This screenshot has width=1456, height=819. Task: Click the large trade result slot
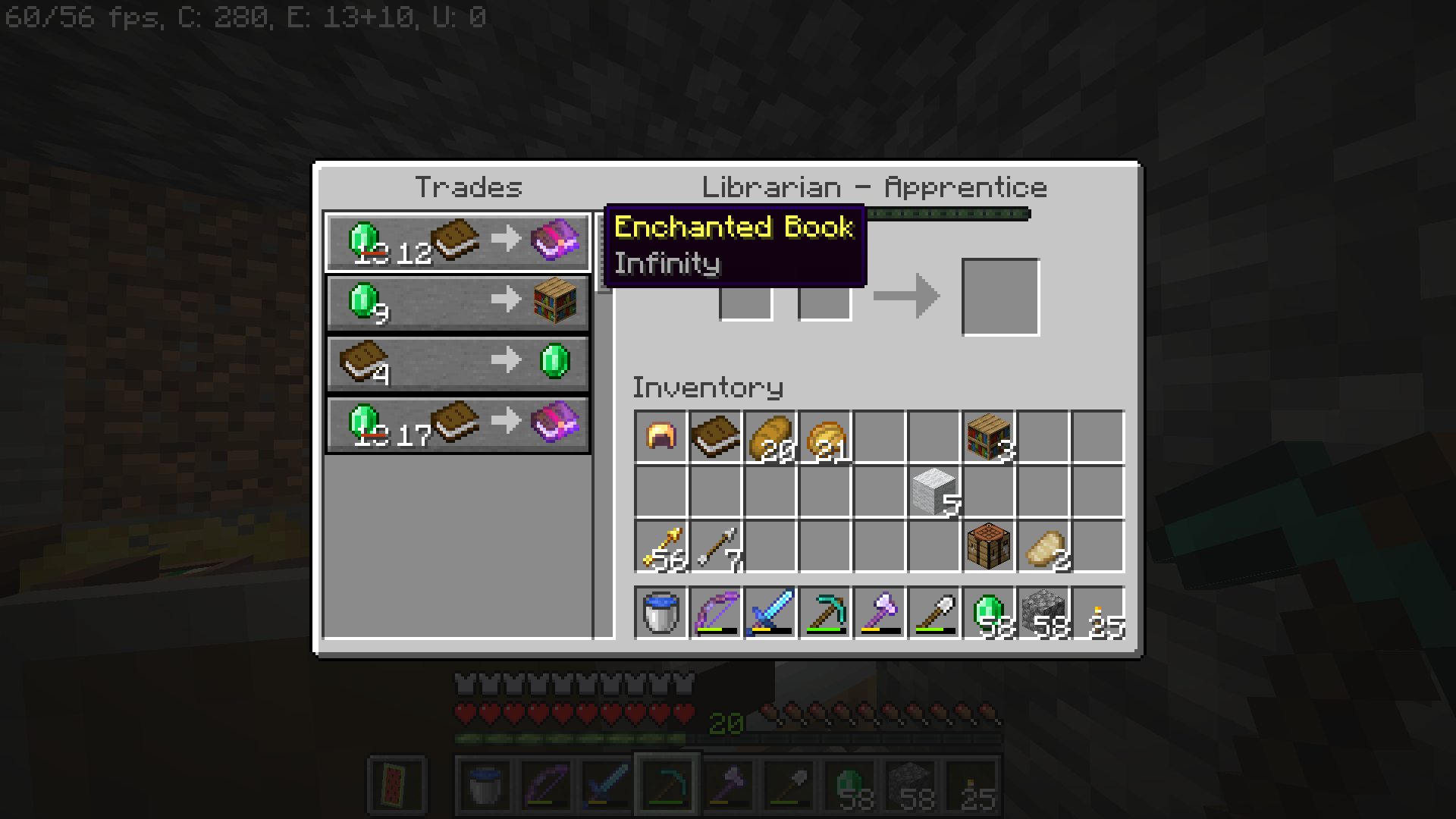coord(1000,297)
